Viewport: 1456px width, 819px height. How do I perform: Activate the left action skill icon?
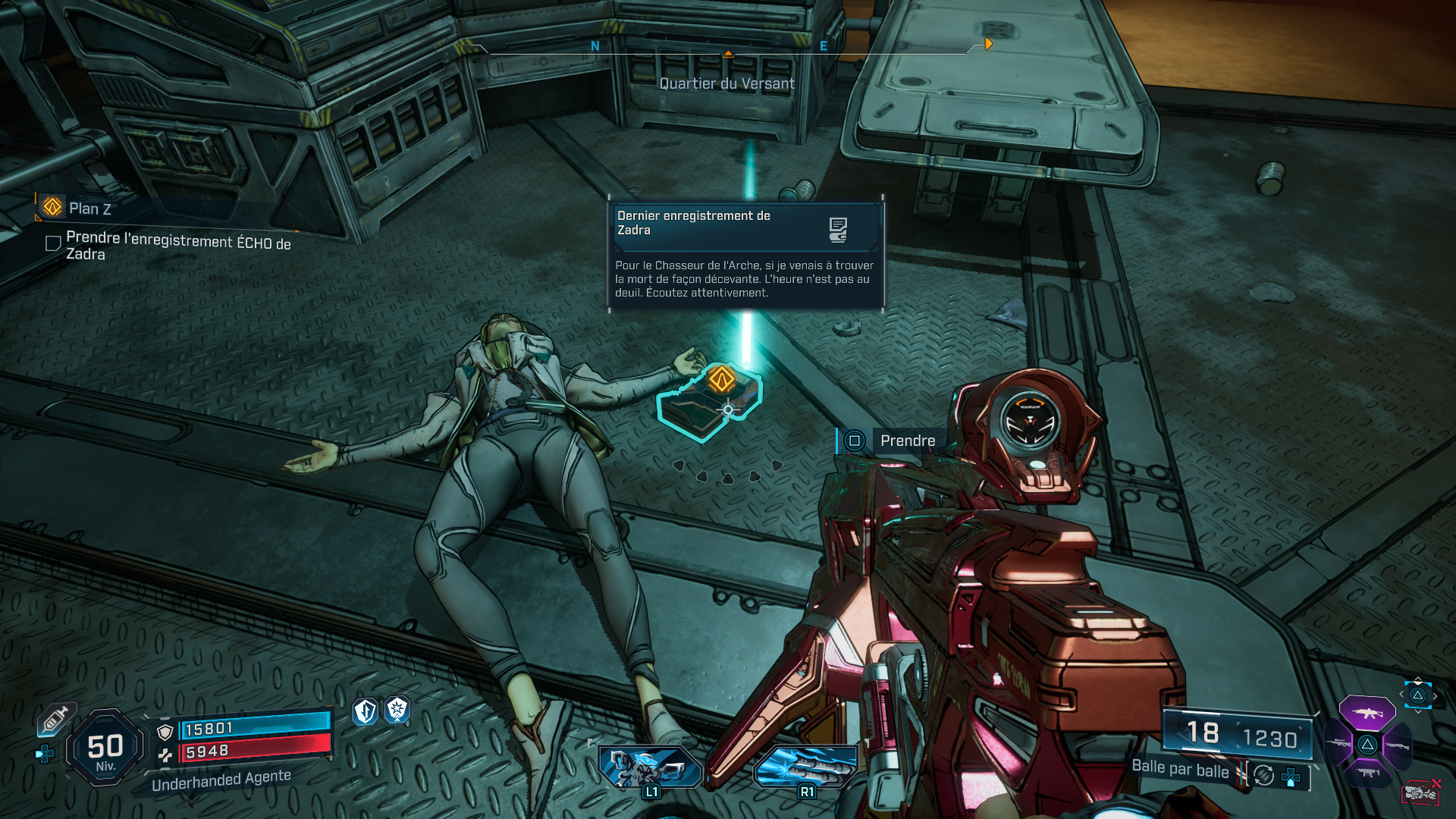[x=650, y=766]
